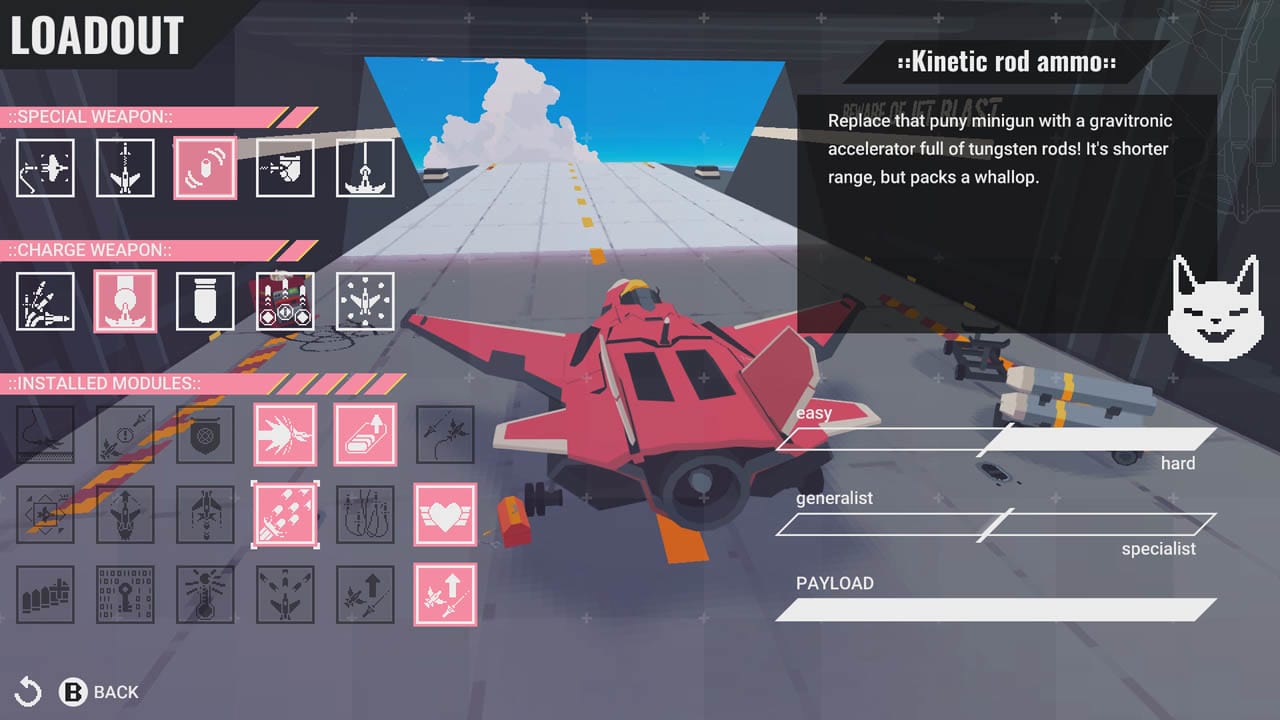Image resolution: width=1280 pixels, height=720 pixels.
Task: Click the shield banner module
Action: pyautogui.click(x=205, y=434)
